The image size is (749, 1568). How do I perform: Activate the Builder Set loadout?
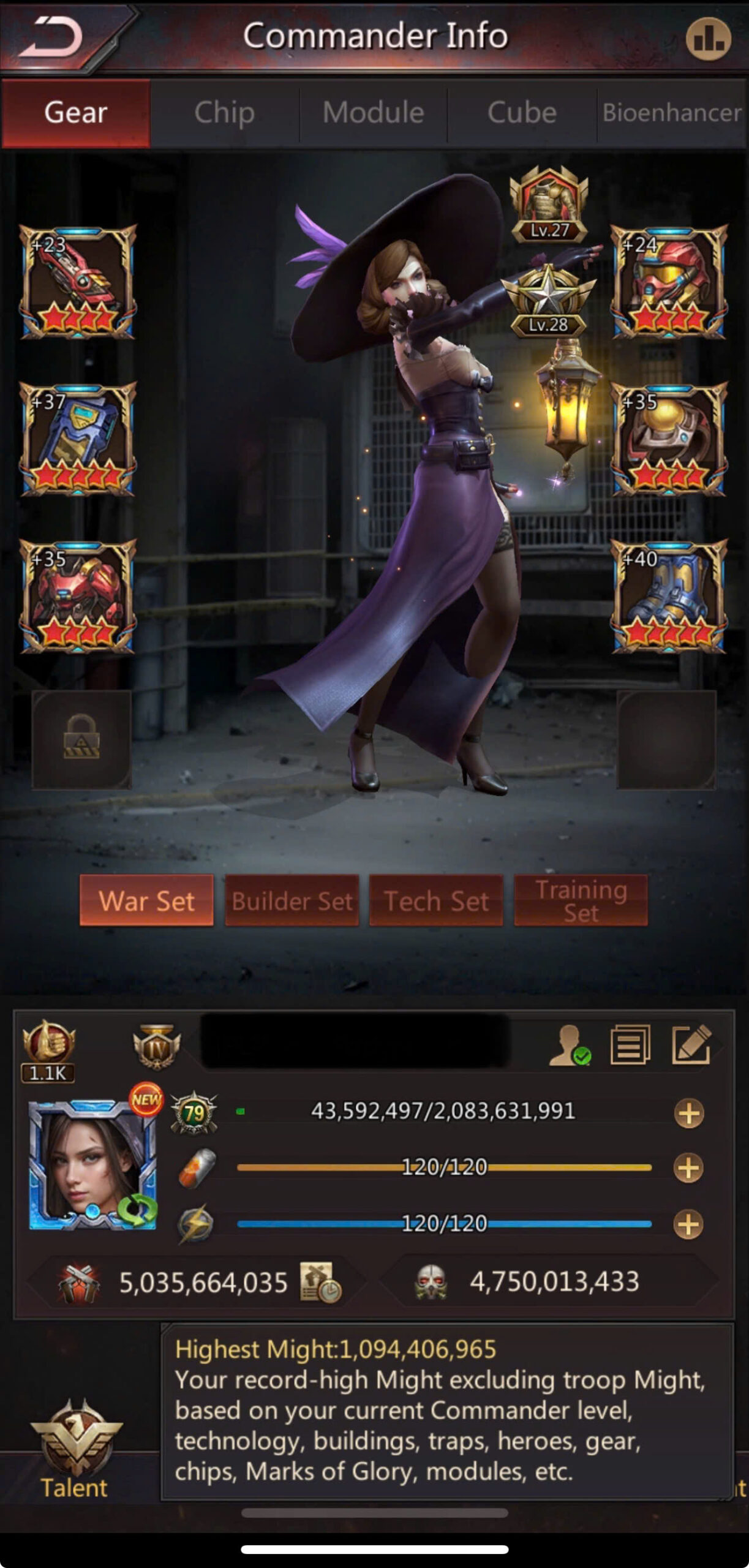tap(292, 900)
